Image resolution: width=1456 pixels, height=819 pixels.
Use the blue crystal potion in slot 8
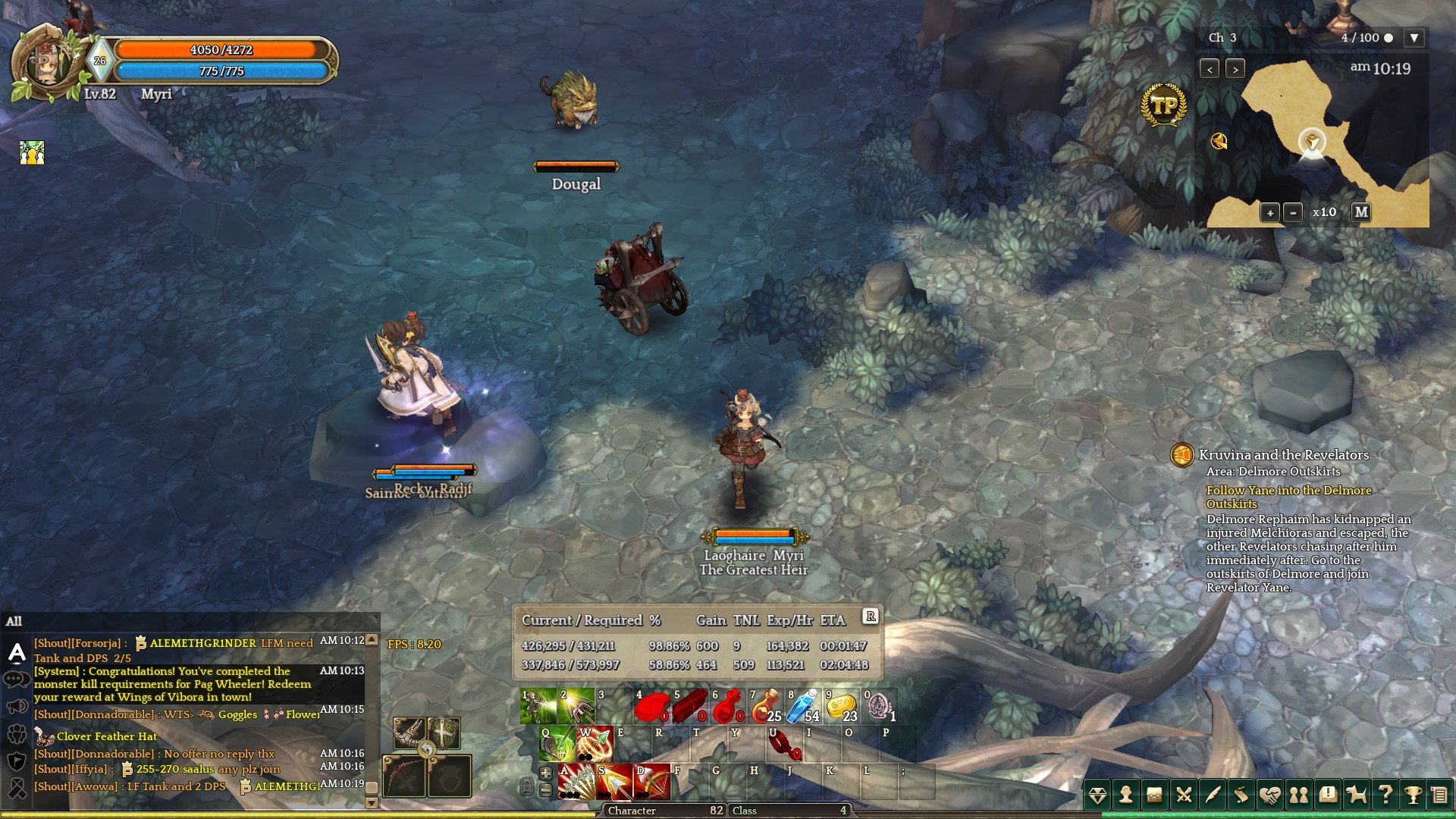click(803, 706)
